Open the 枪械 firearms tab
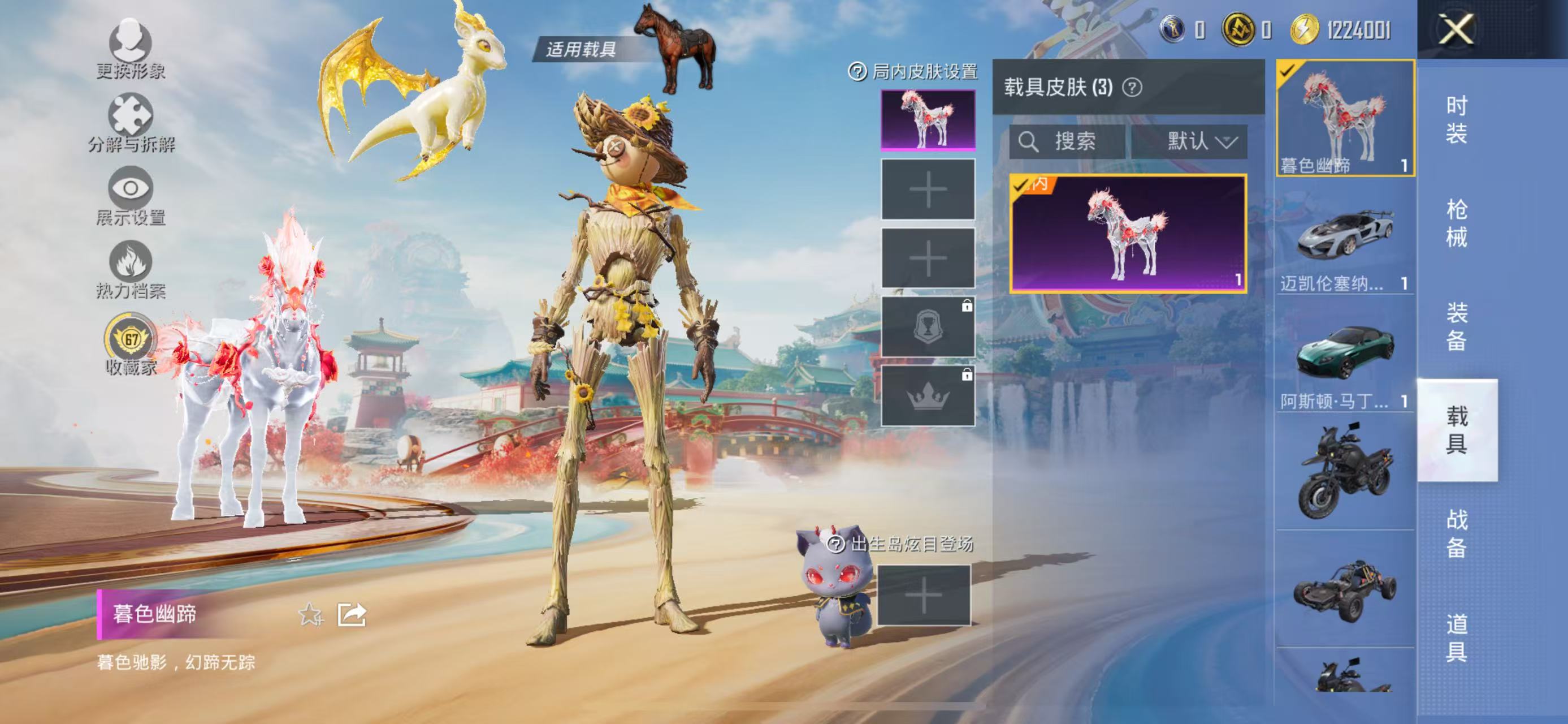The image size is (1568, 724). (1456, 223)
